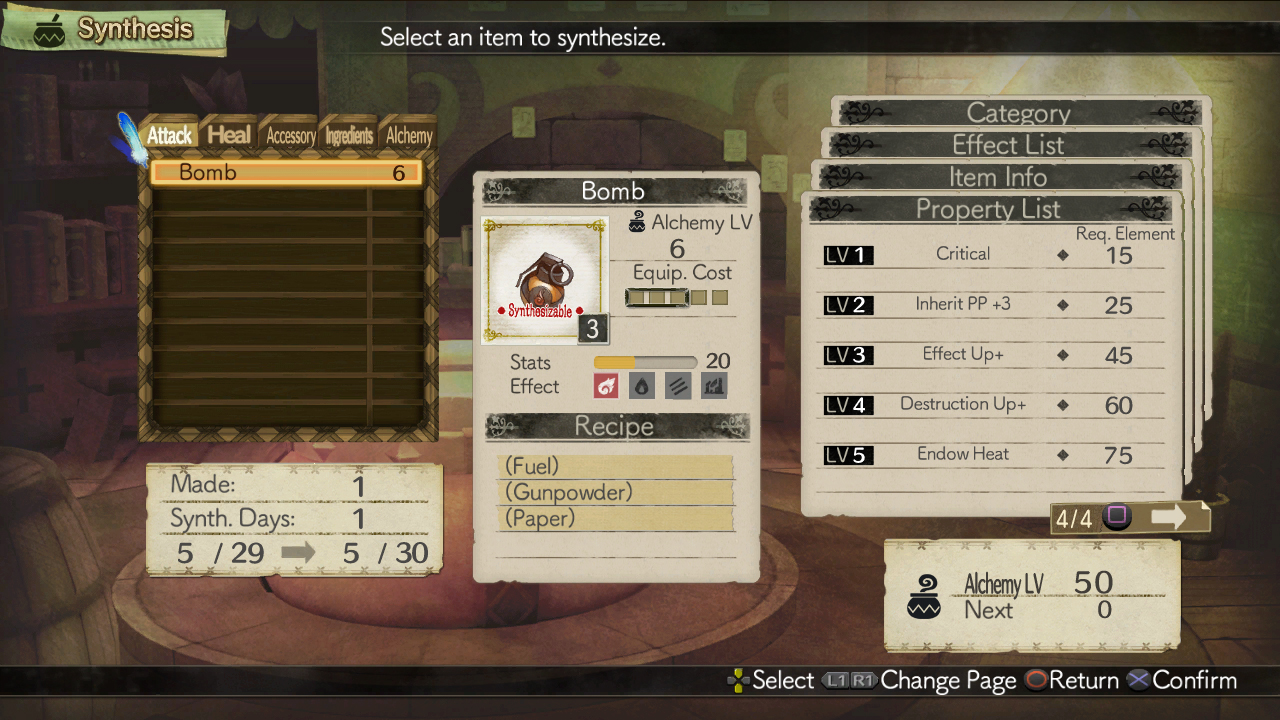Bring the Category page to front

coord(1018,113)
